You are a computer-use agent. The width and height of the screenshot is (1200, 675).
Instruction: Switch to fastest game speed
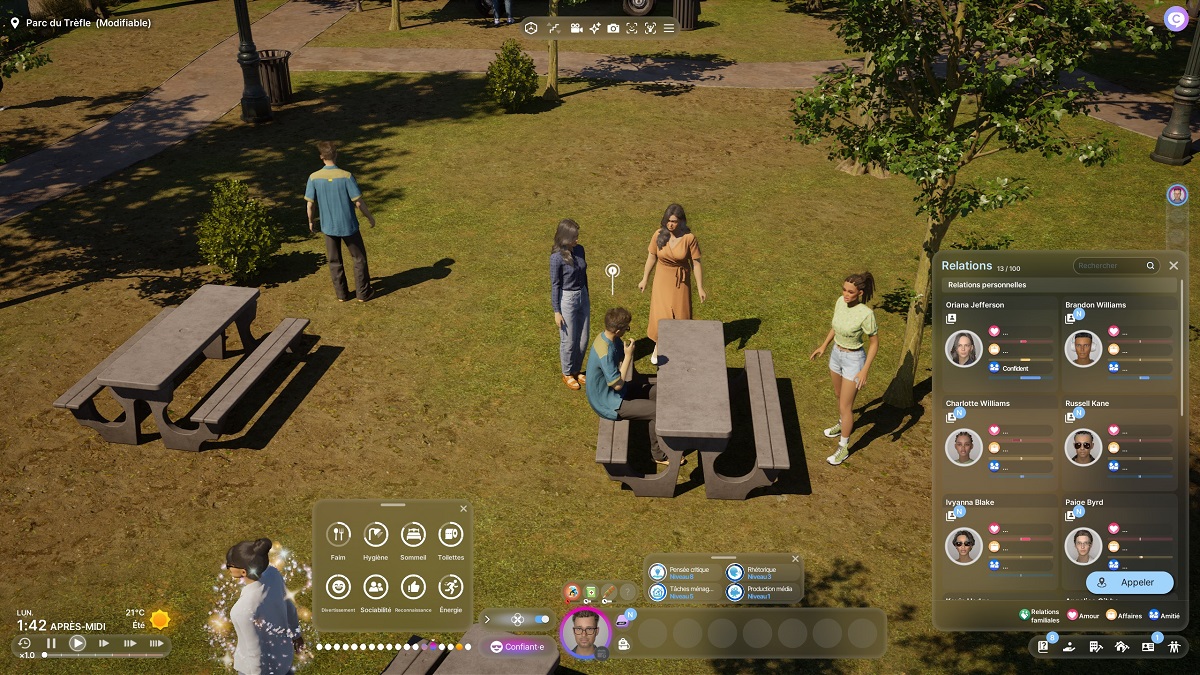156,644
